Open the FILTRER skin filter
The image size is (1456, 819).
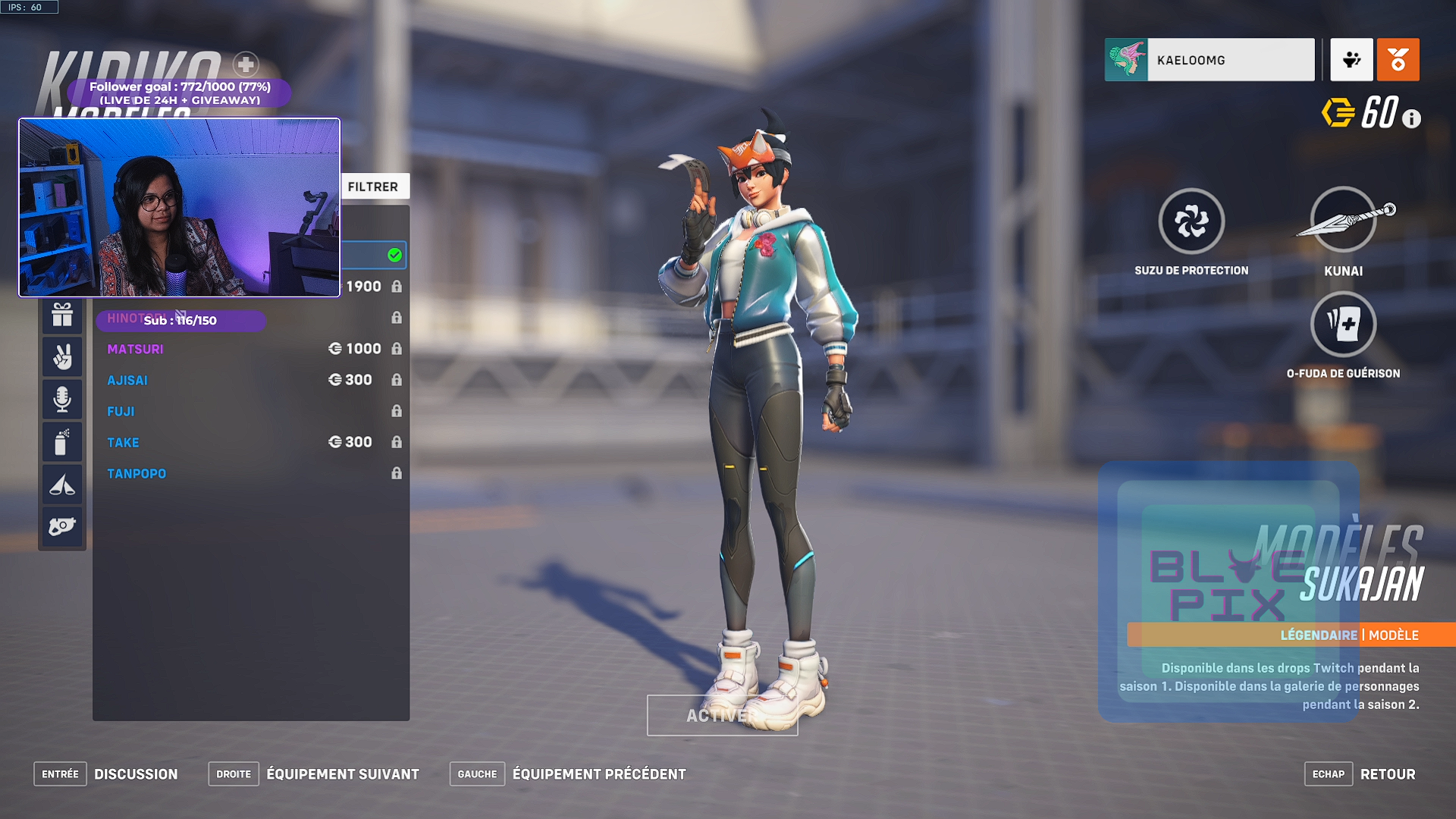tap(373, 187)
